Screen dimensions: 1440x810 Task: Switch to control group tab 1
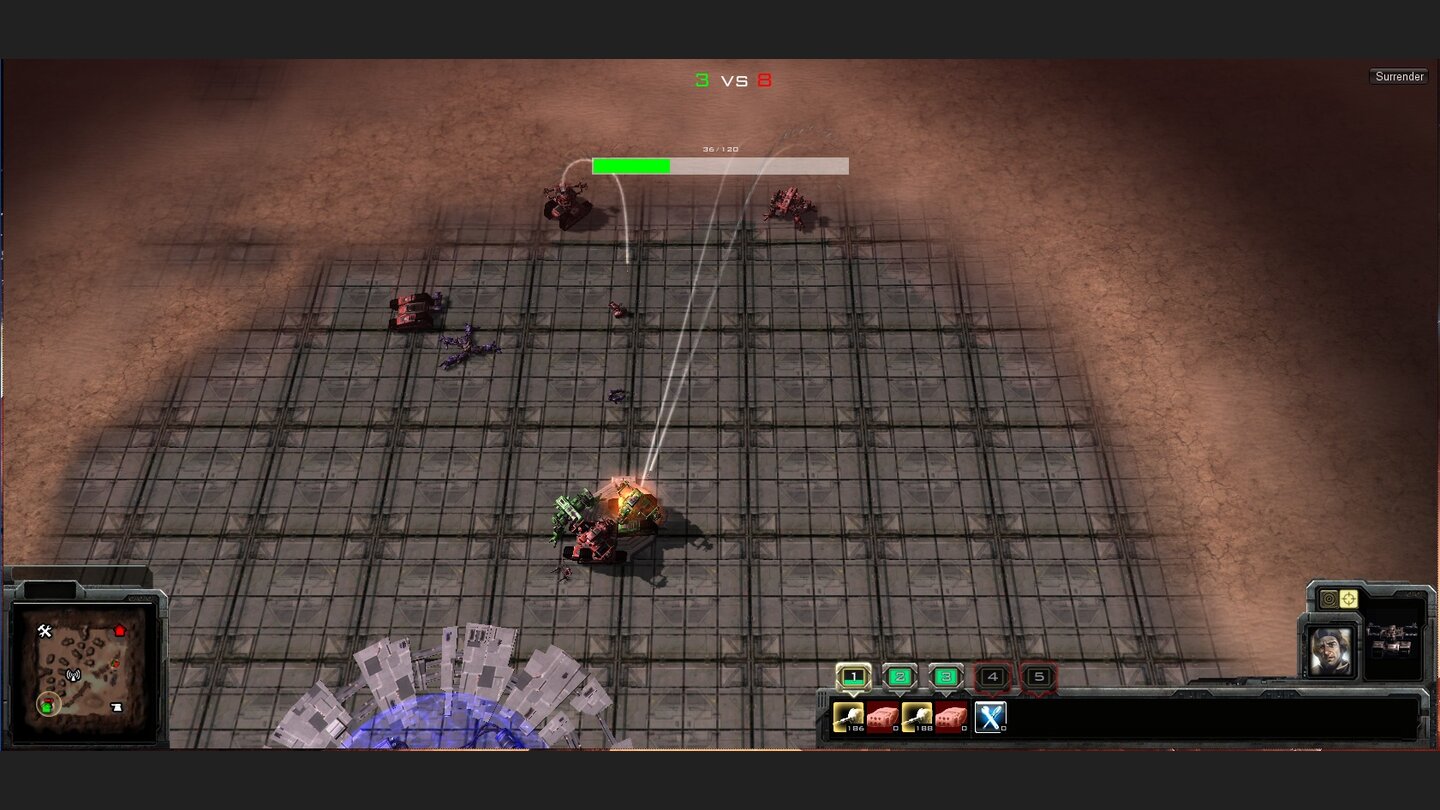tap(852, 676)
